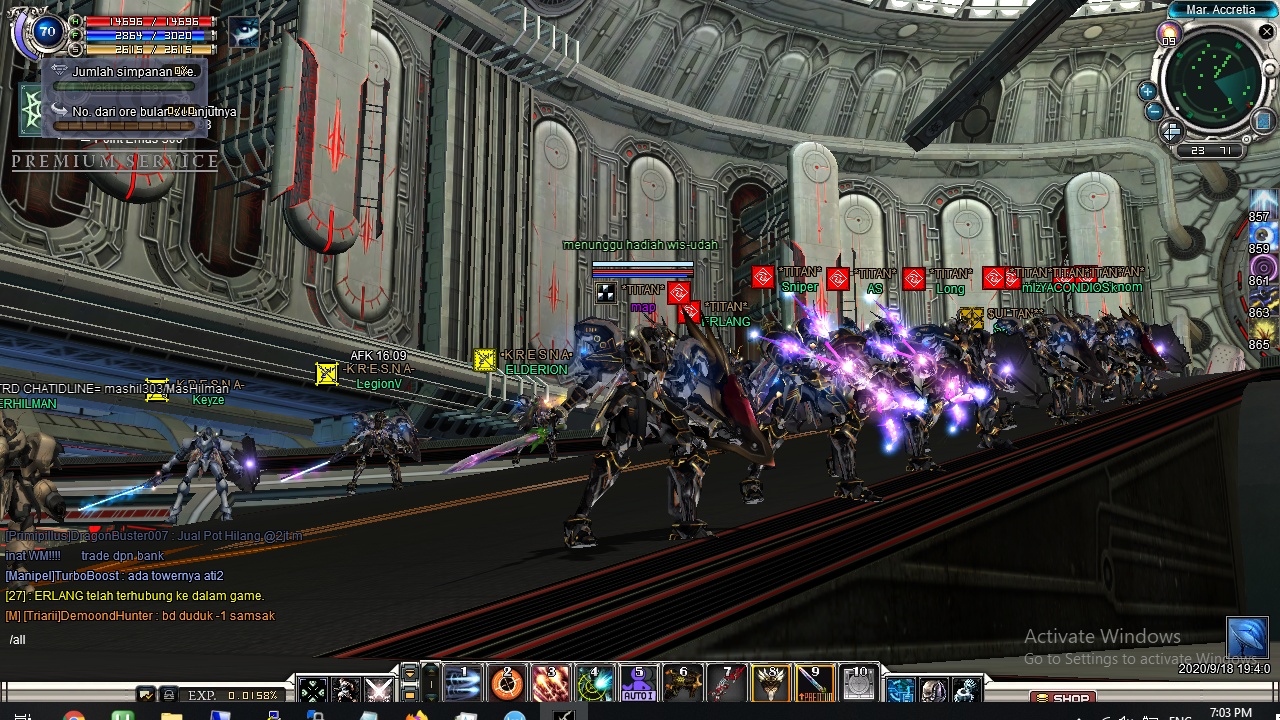Screen dimensions: 1280x720
Task: Use the AUTO skill in slot 5
Action: point(639,683)
